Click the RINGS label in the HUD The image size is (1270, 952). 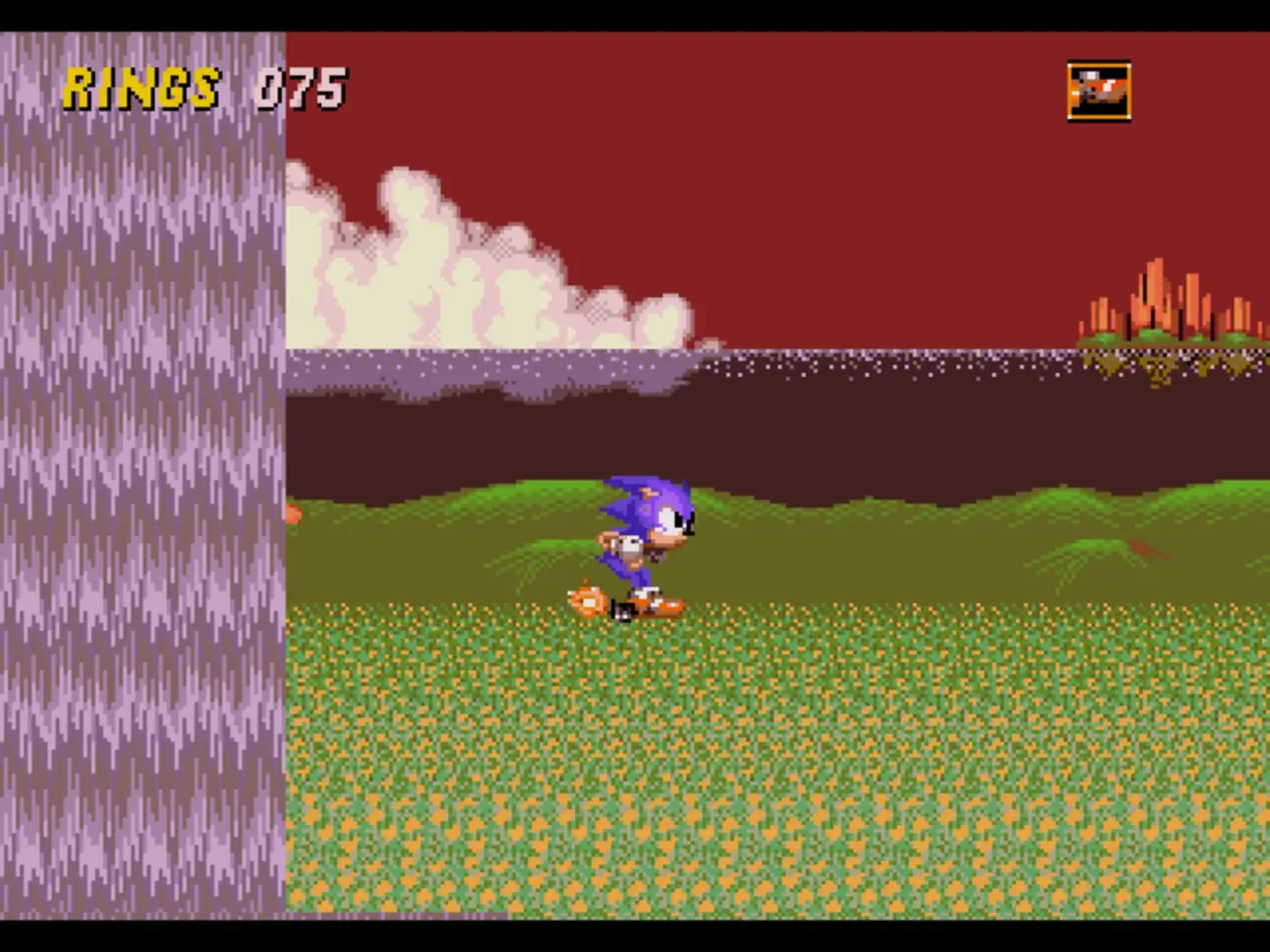(x=141, y=86)
